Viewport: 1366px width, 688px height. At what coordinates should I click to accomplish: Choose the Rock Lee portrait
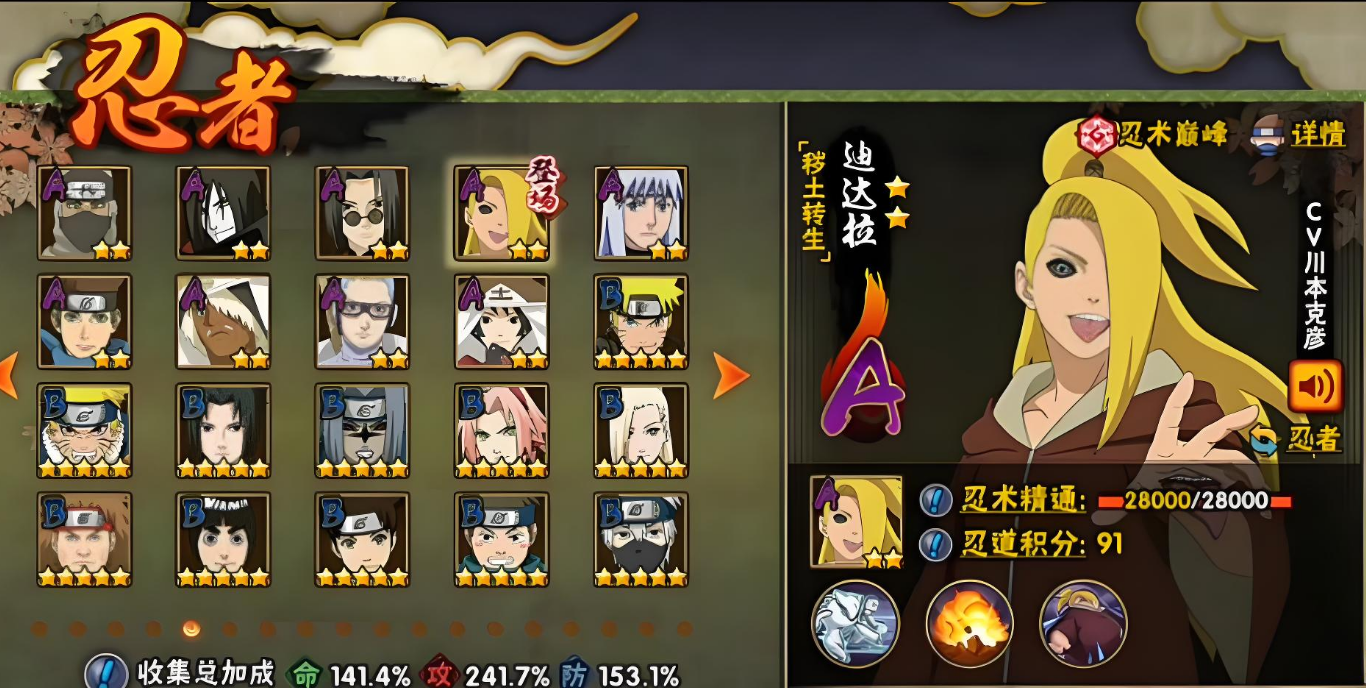[223, 540]
